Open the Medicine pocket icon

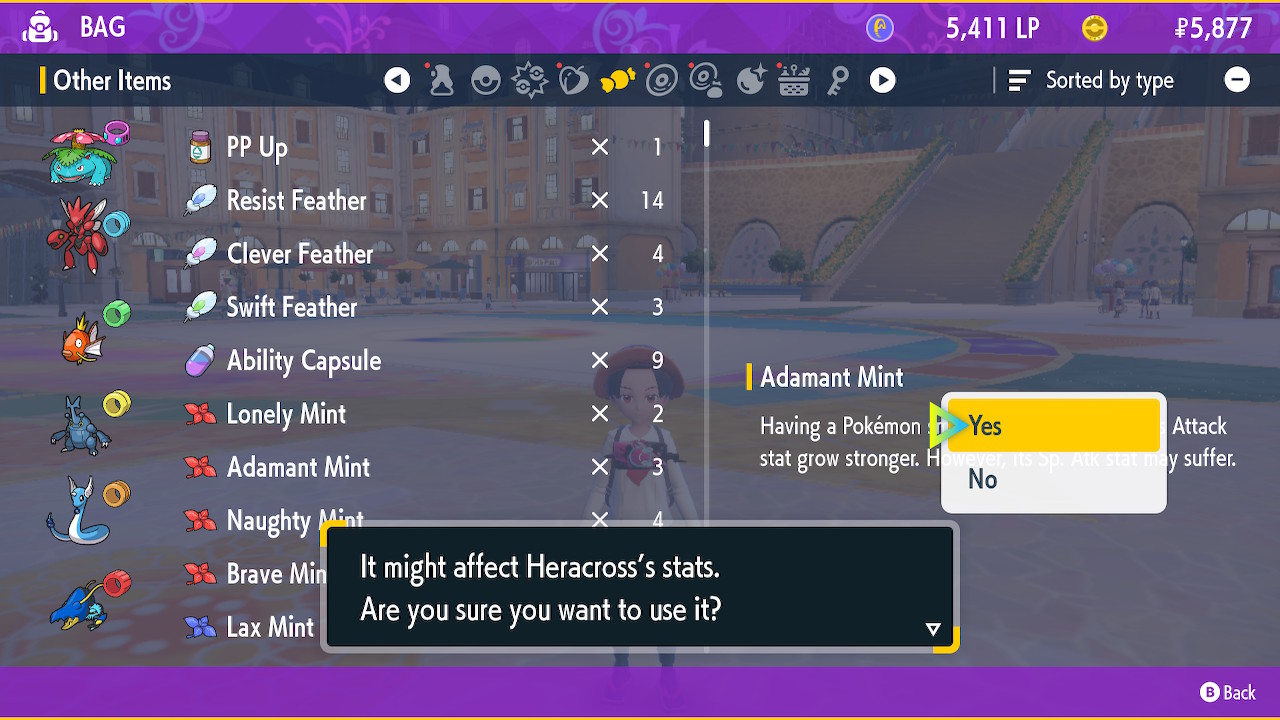441,80
